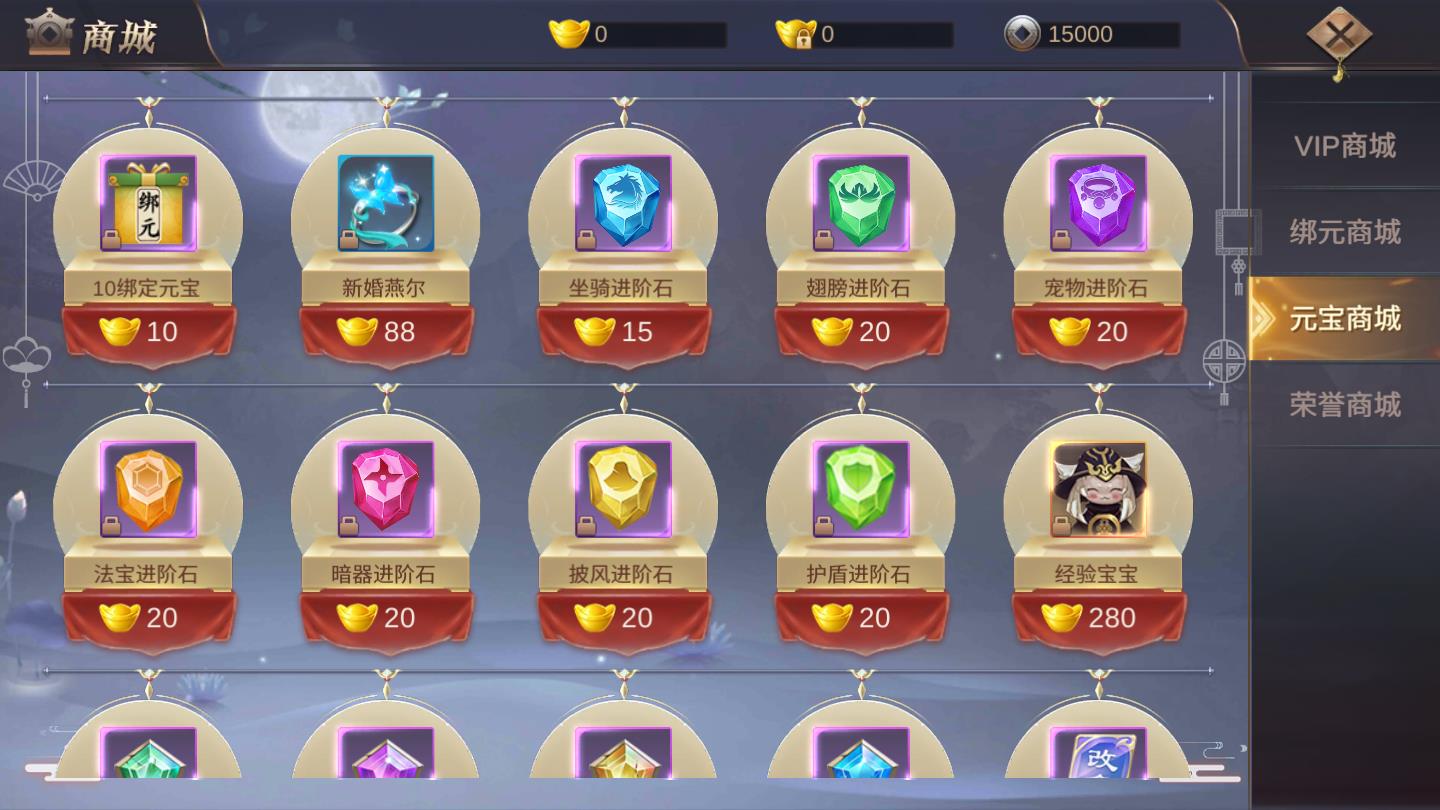Choose the purple 宠物进阶石 gem
1440x810 pixels.
click(1098, 203)
